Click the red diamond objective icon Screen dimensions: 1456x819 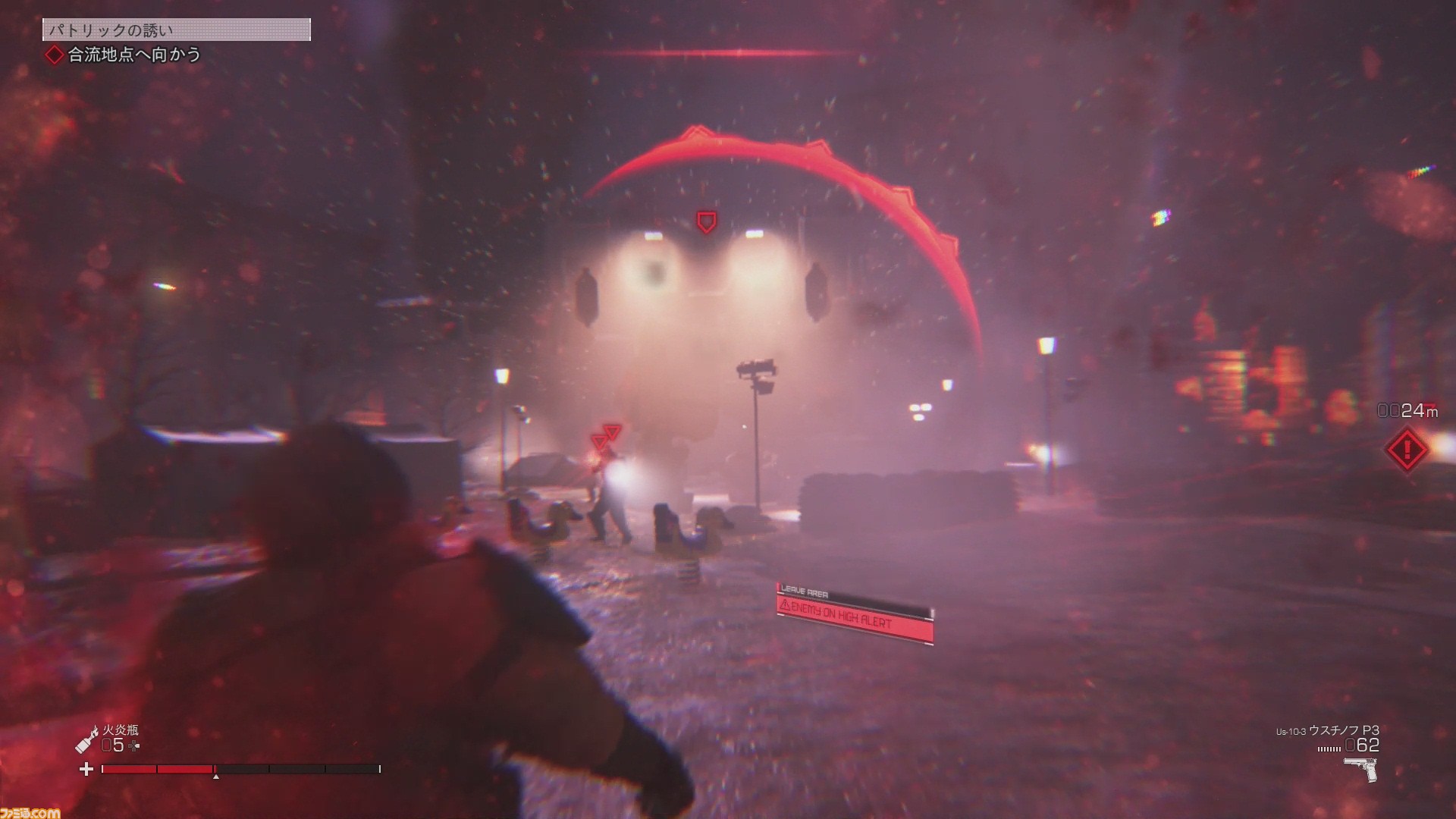(55, 55)
